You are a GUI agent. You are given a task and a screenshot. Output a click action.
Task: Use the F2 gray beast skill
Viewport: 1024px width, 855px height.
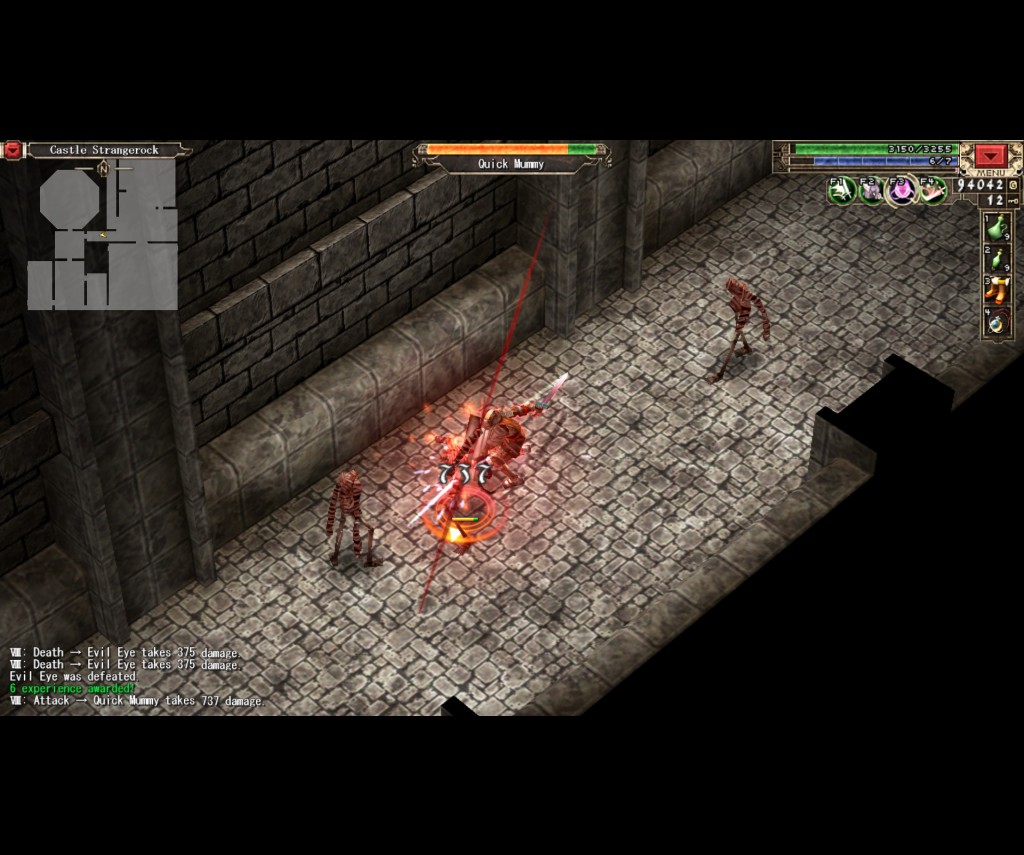click(871, 189)
